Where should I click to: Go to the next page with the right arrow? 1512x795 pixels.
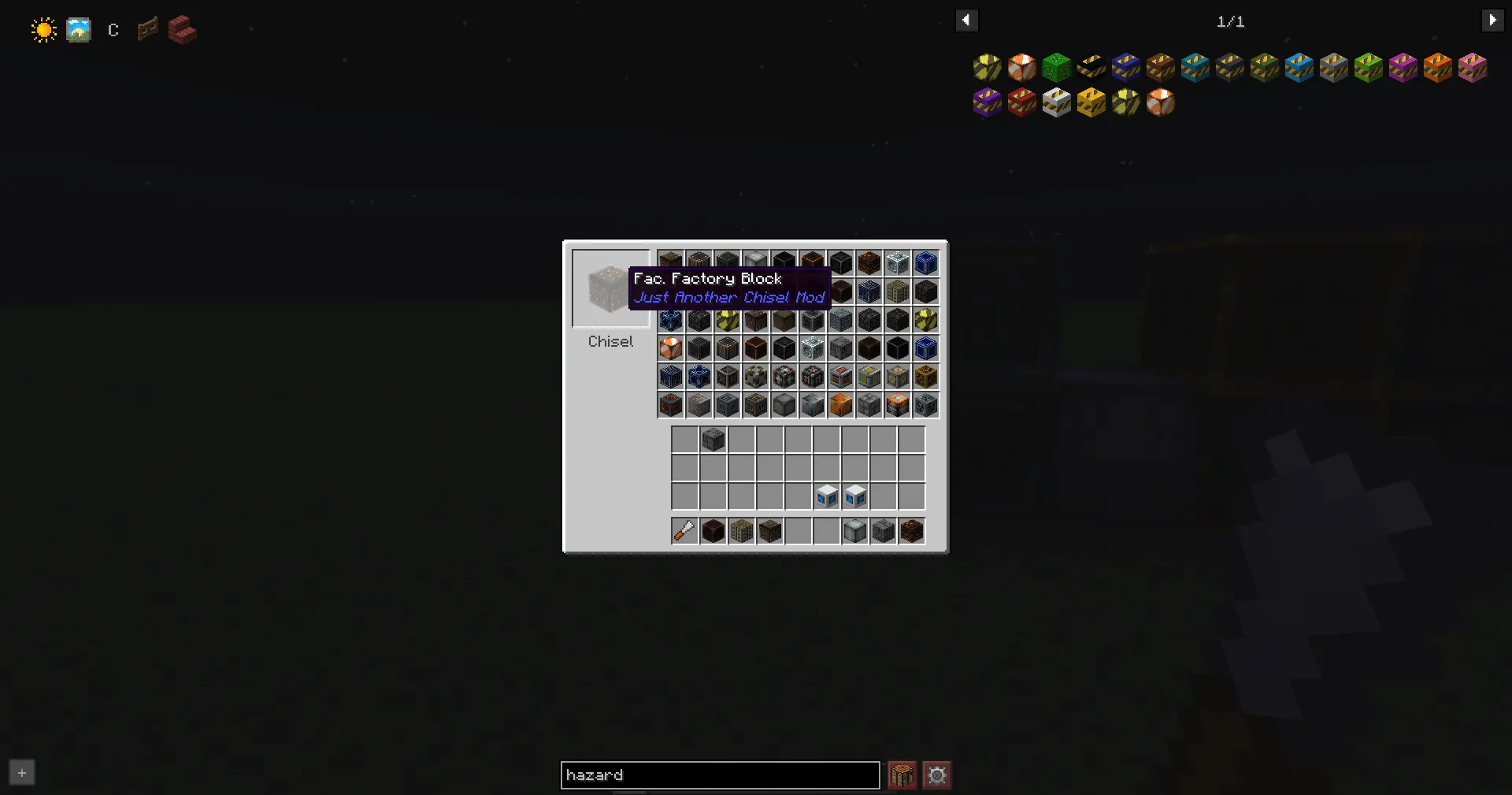point(1493,20)
